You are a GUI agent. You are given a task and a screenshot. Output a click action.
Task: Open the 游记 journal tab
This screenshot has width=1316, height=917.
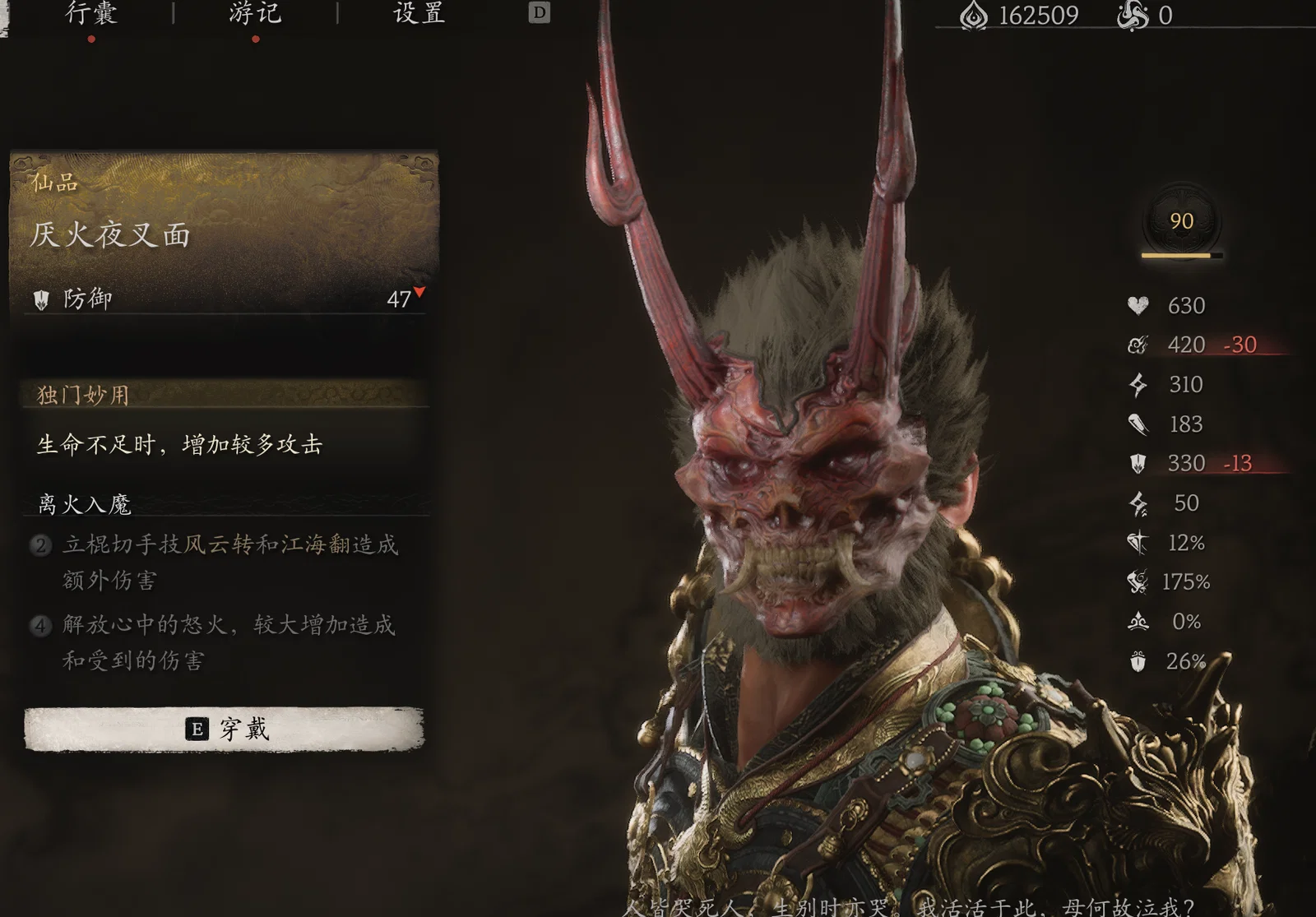tap(255, 13)
